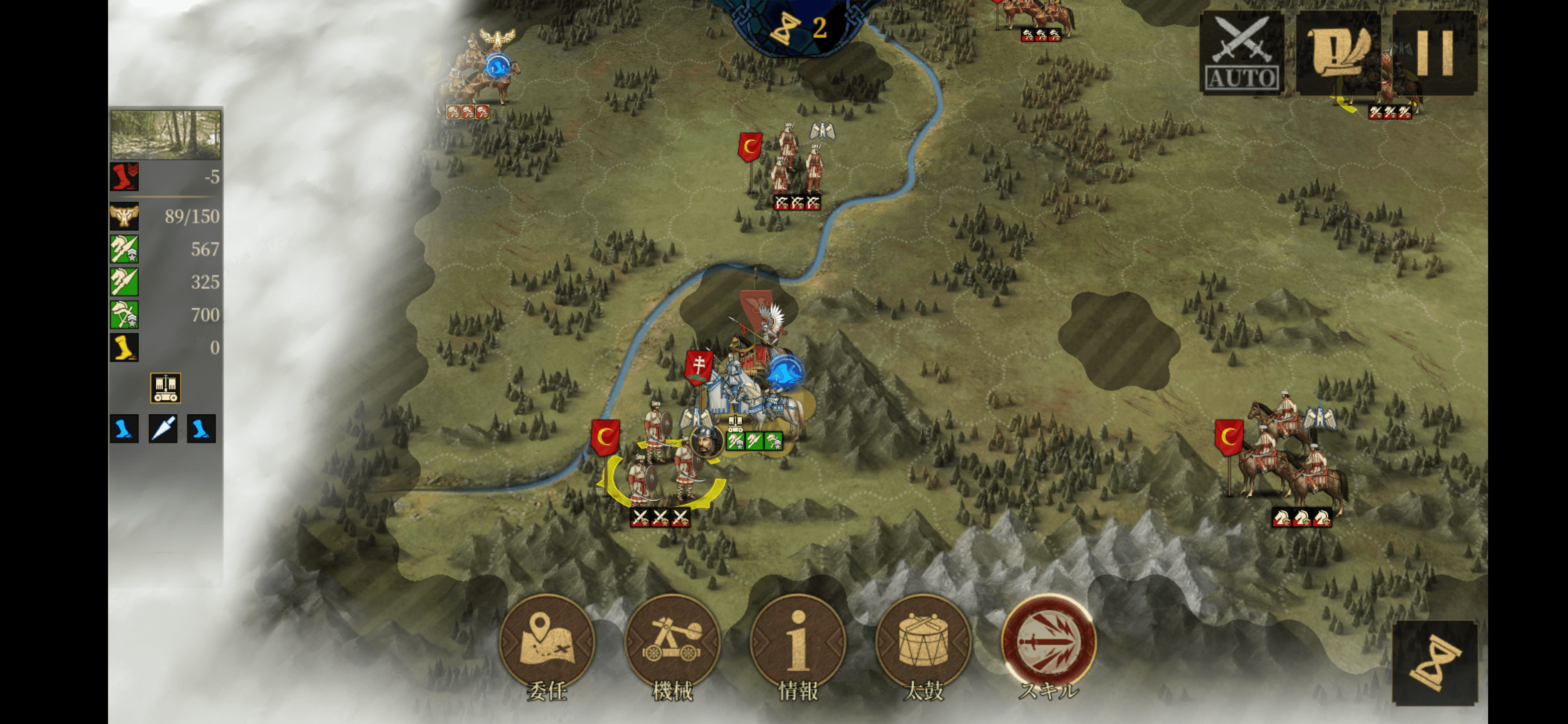Tap the white dagger trait icon

pyautogui.click(x=163, y=429)
